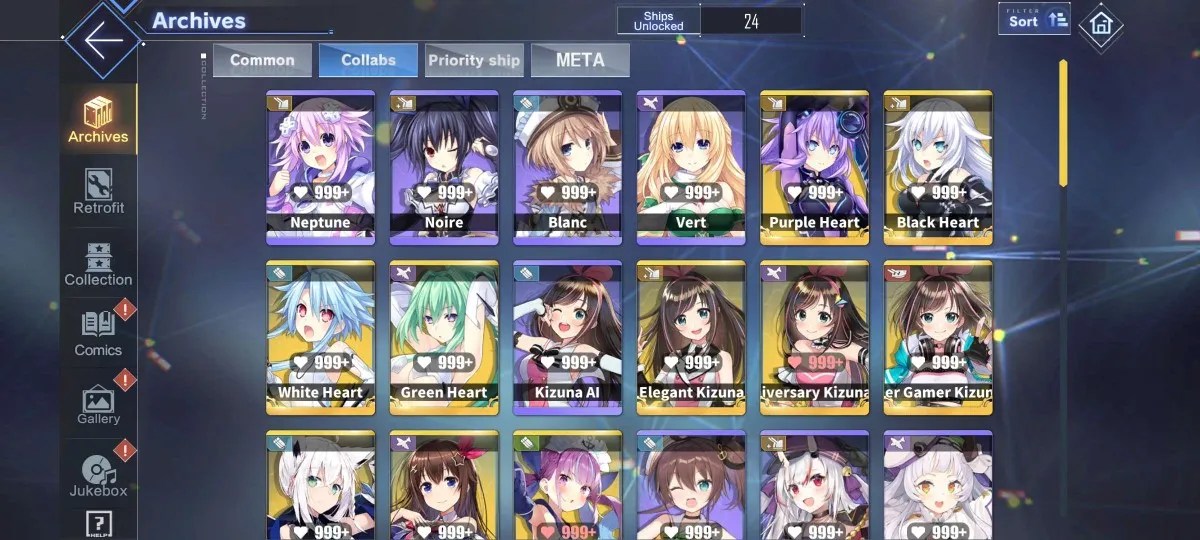
Task: Open the Sort filter options
Action: pos(1033,19)
